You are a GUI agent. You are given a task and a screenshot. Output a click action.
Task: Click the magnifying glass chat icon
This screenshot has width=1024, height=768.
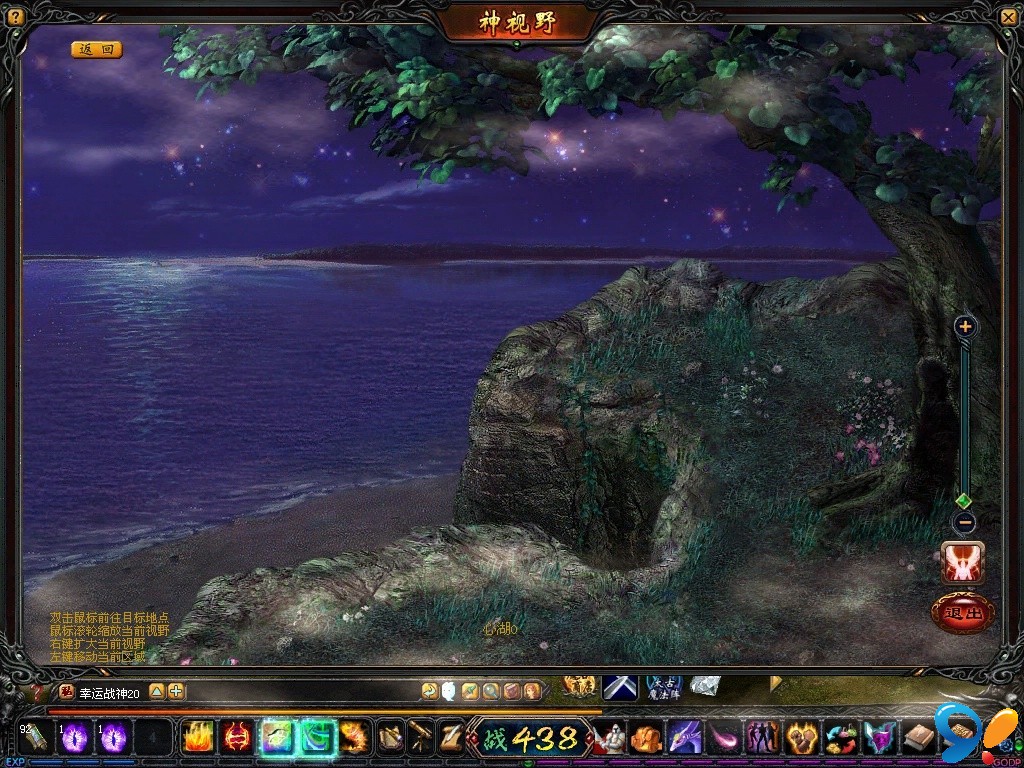click(x=490, y=690)
